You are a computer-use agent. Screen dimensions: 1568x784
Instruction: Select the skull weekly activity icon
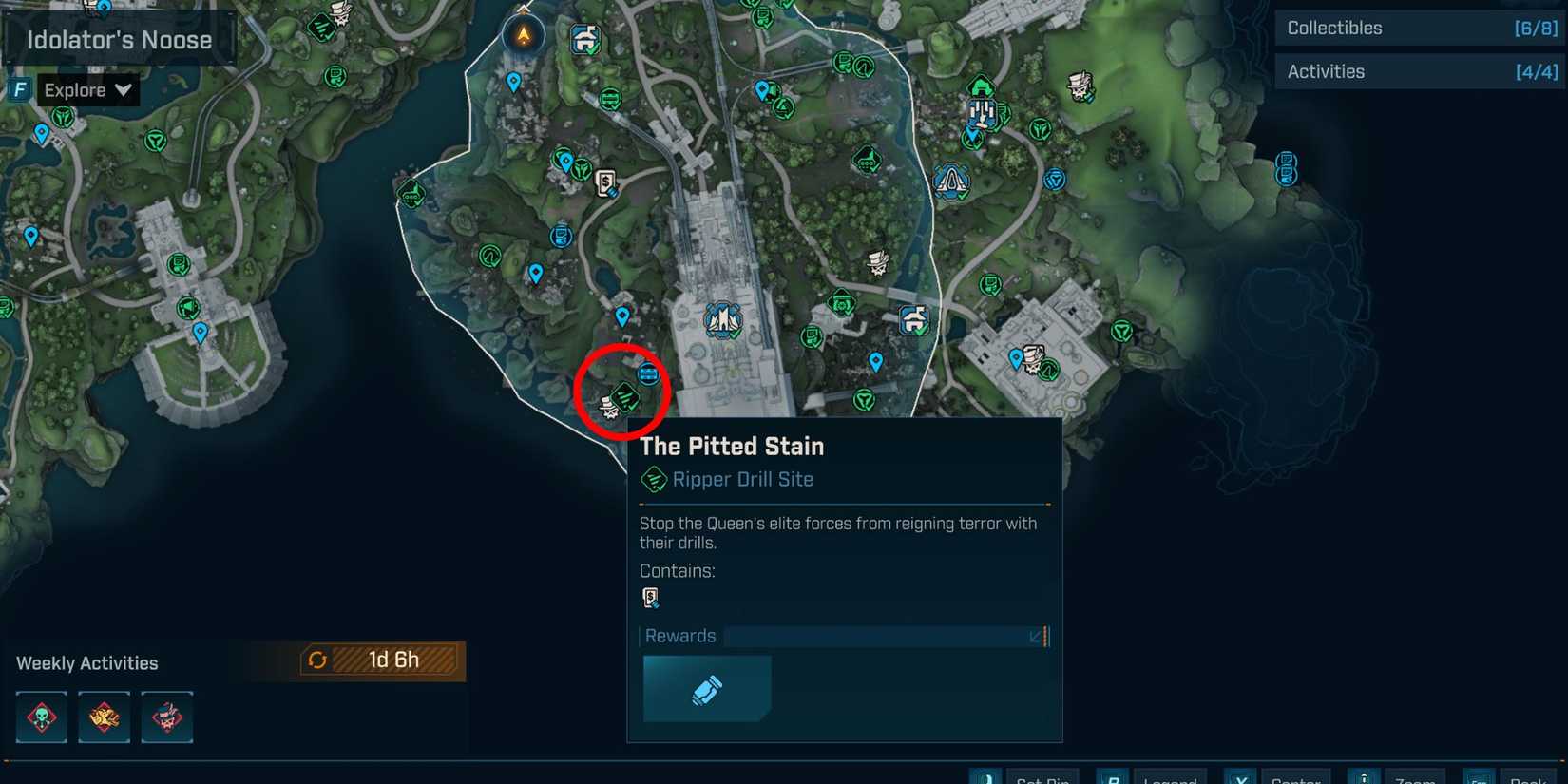coord(40,717)
